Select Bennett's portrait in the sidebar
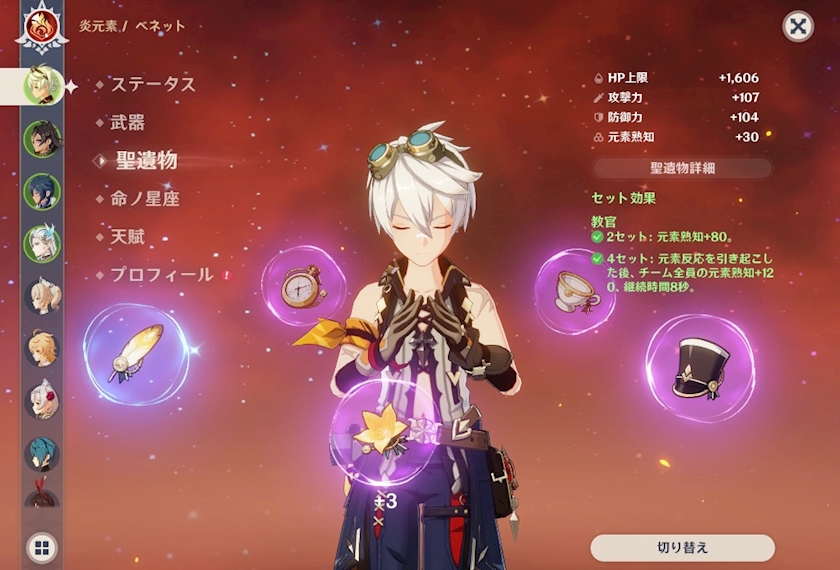Viewport: 840px width, 570px height. tap(42, 84)
